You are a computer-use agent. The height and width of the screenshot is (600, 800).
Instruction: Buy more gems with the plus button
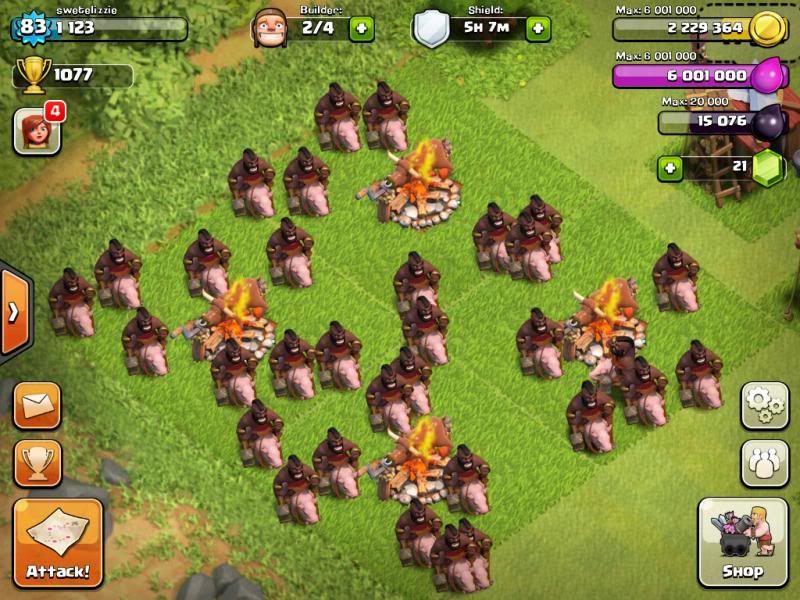[670, 167]
